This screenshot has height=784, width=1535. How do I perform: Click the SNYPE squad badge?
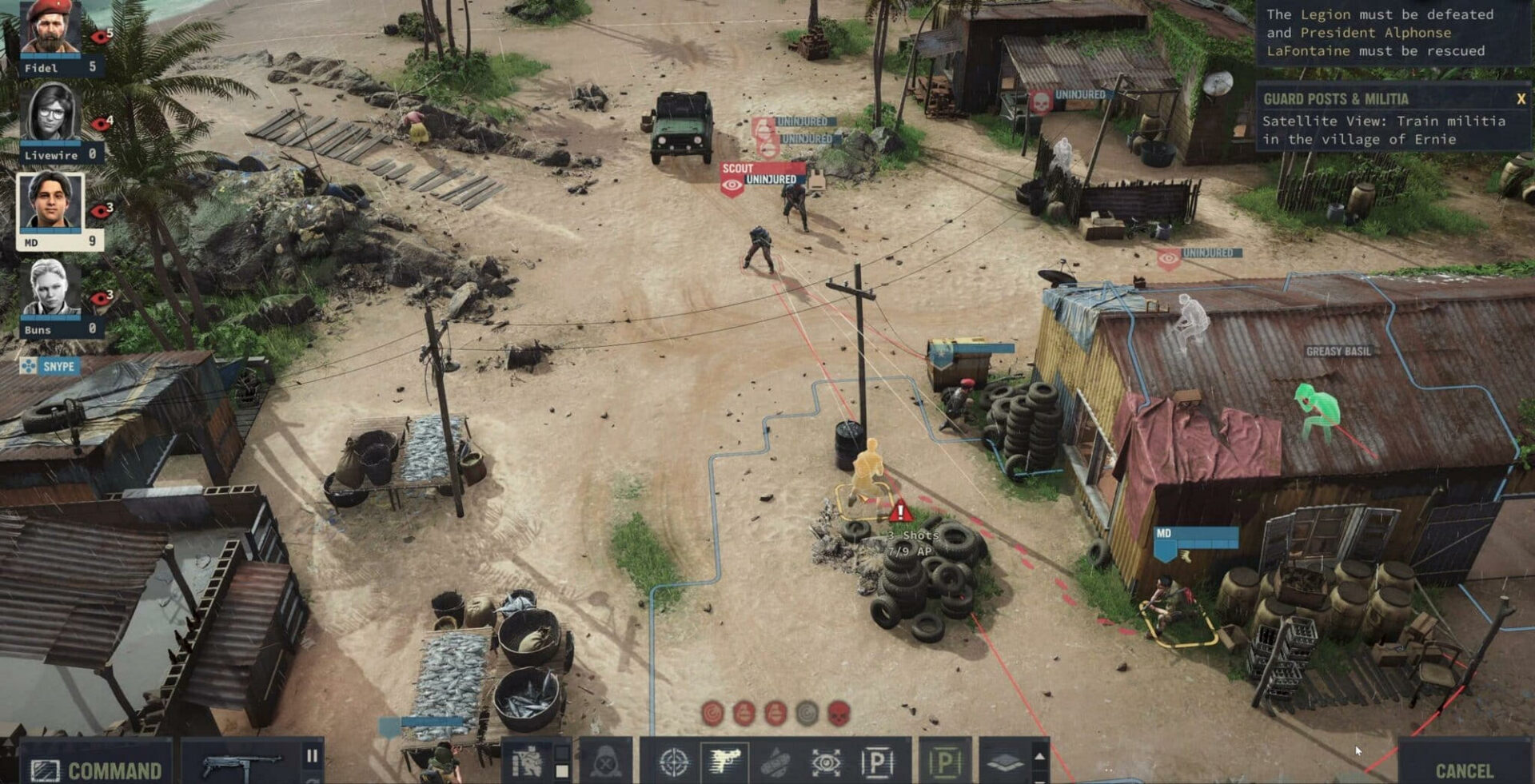click(x=58, y=367)
